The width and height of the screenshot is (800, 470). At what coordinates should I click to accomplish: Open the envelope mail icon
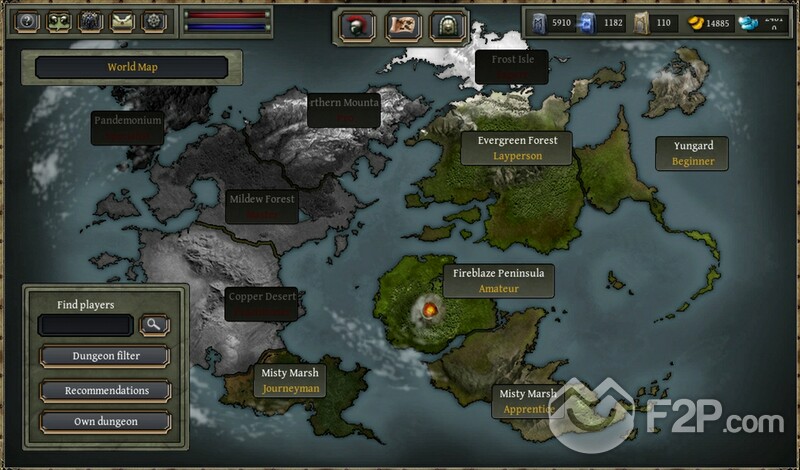click(123, 21)
